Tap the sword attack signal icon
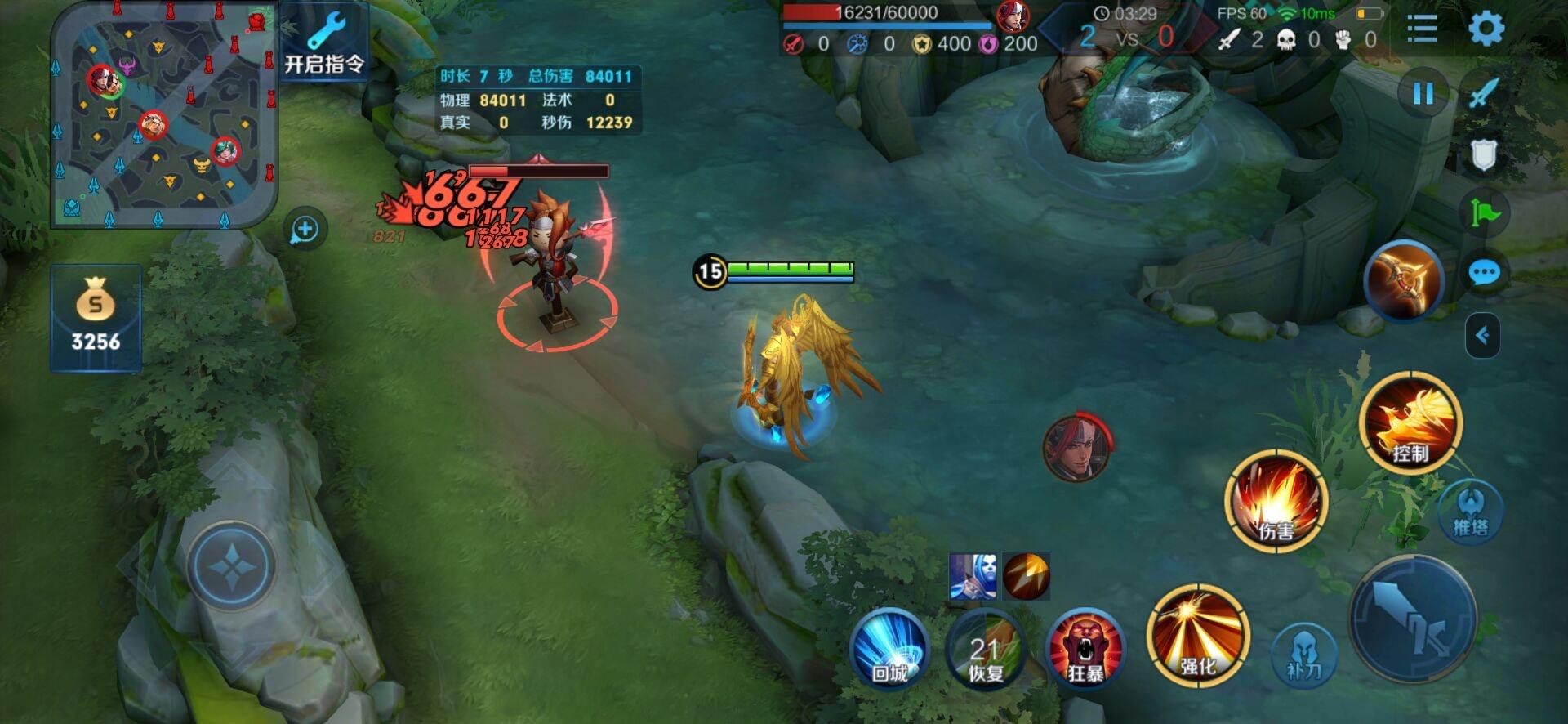This screenshot has width=1568, height=724. pyautogui.click(x=1483, y=92)
